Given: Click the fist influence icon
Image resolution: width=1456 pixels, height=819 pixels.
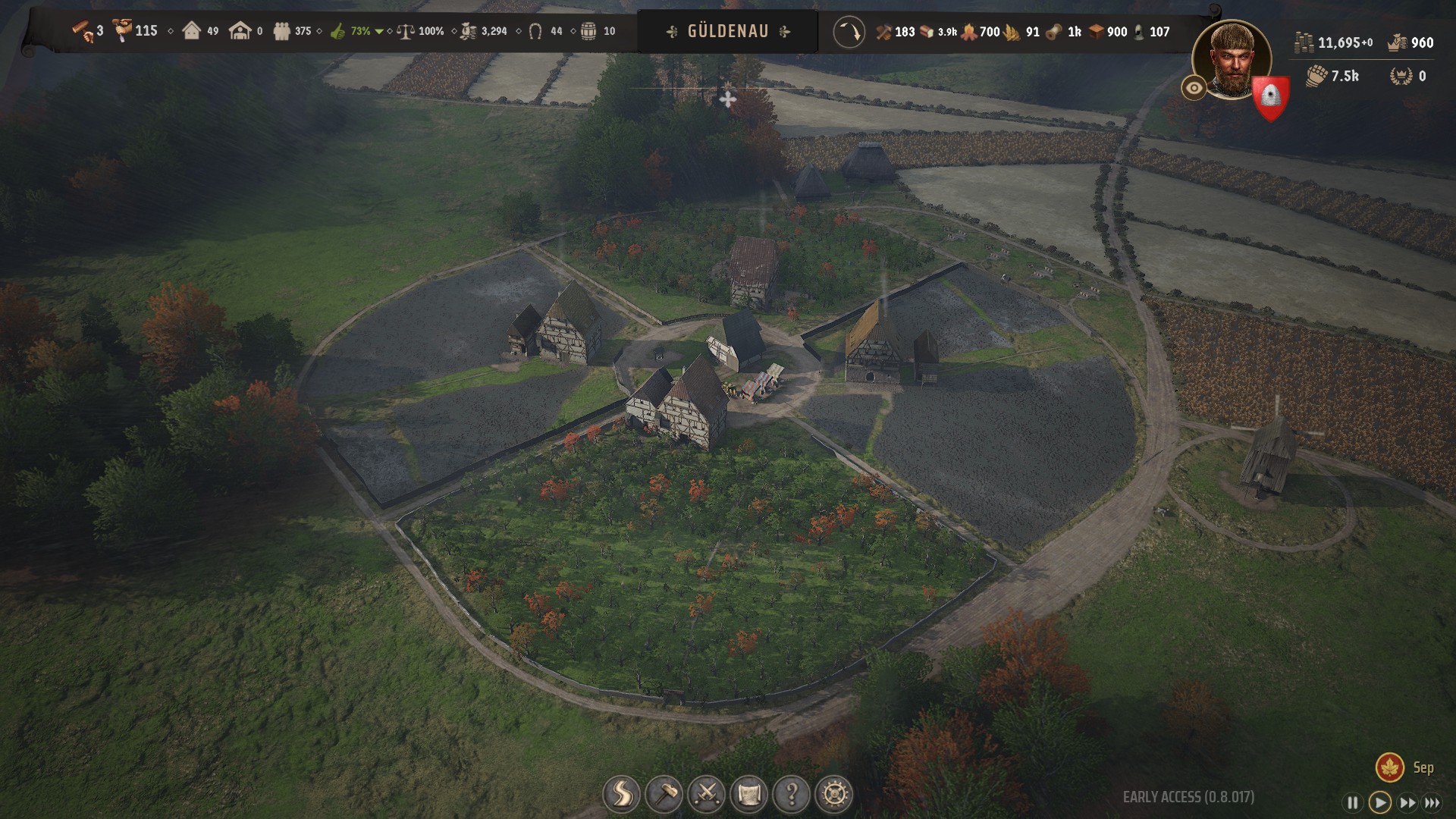Looking at the screenshot, I should tap(1316, 76).
